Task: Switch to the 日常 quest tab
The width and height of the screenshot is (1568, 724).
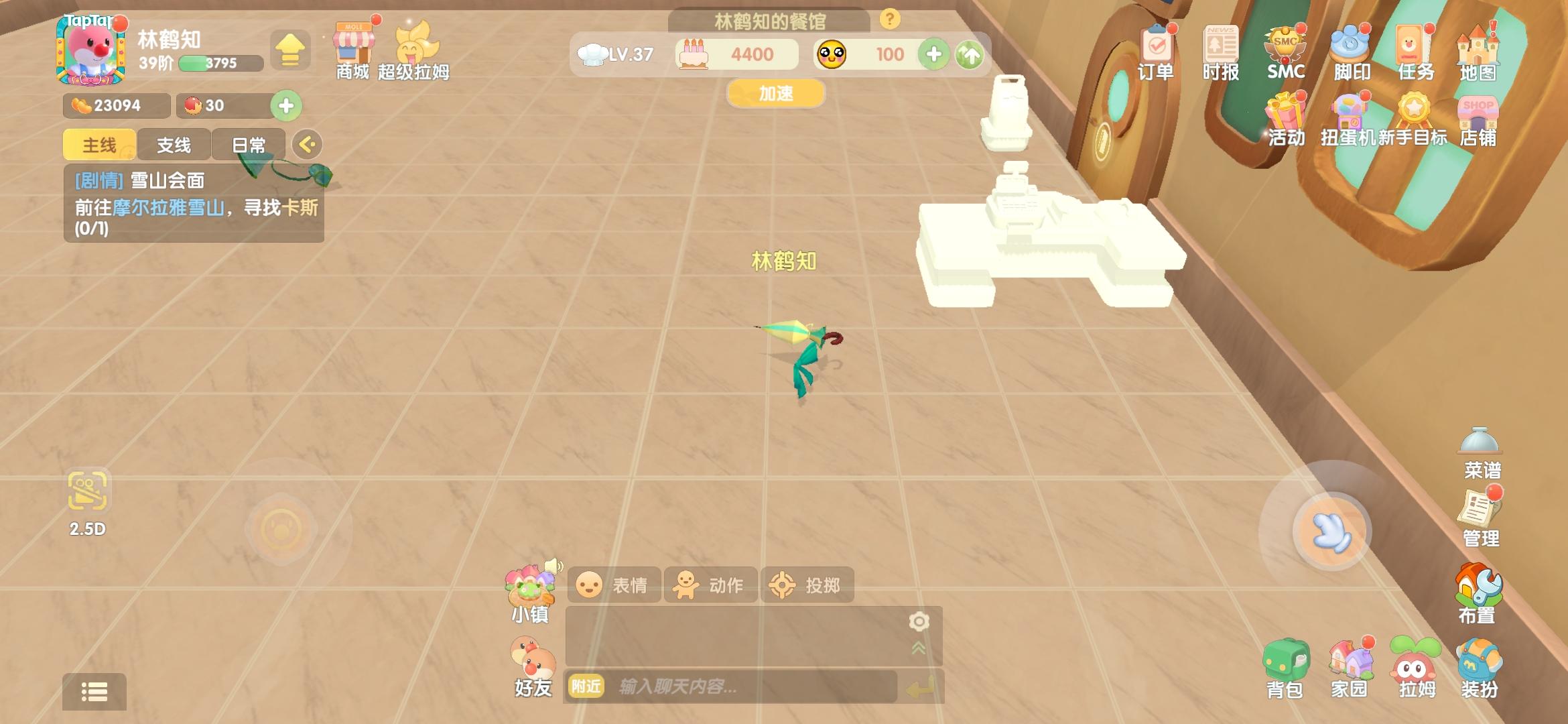Action: (x=248, y=144)
